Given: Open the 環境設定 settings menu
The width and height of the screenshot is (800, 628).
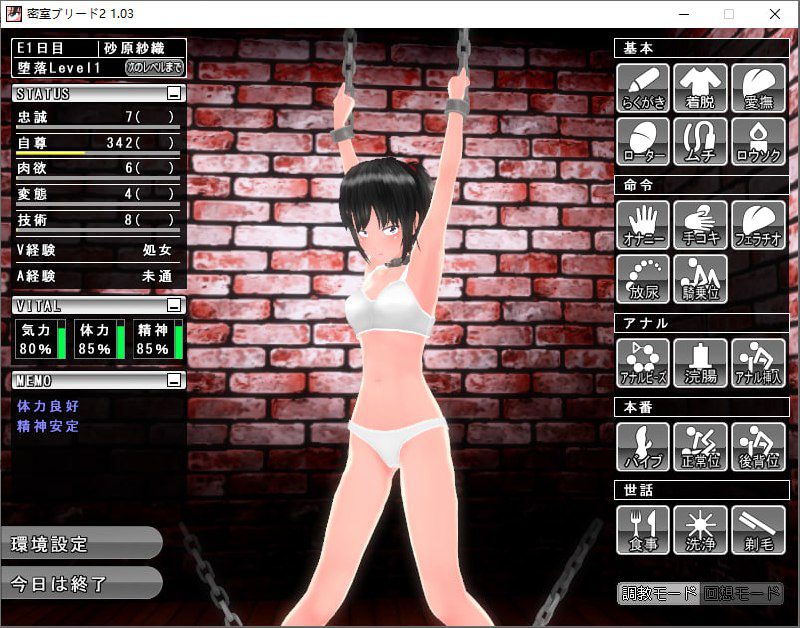Looking at the screenshot, I should pos(78,544).
